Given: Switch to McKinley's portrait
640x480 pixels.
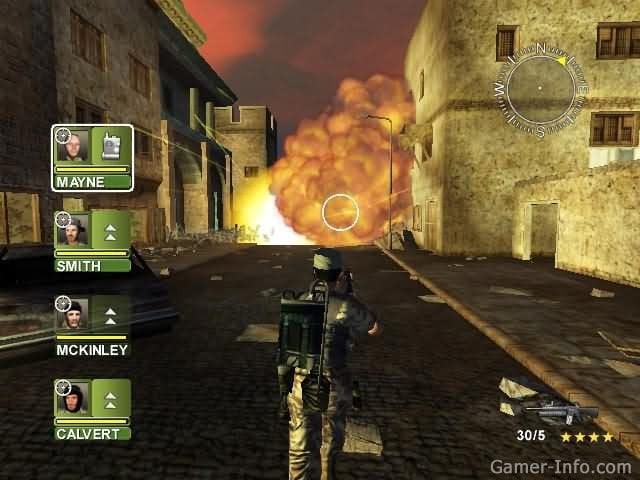Looking at the screenshot, I should pyautogui.click(x=73, y=316).
